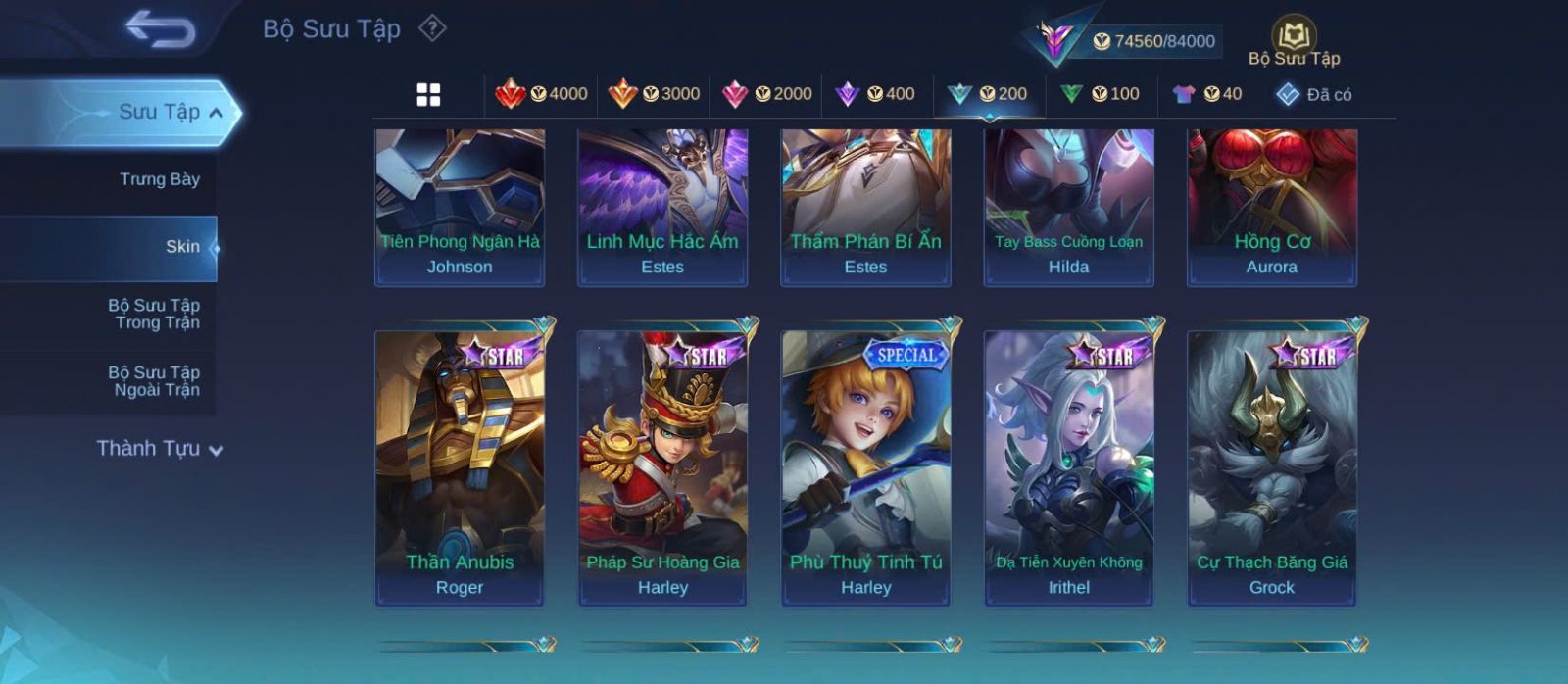Open the help question mark icon
The height and width of the screenshot is (684, 1568).
(432, 28)
